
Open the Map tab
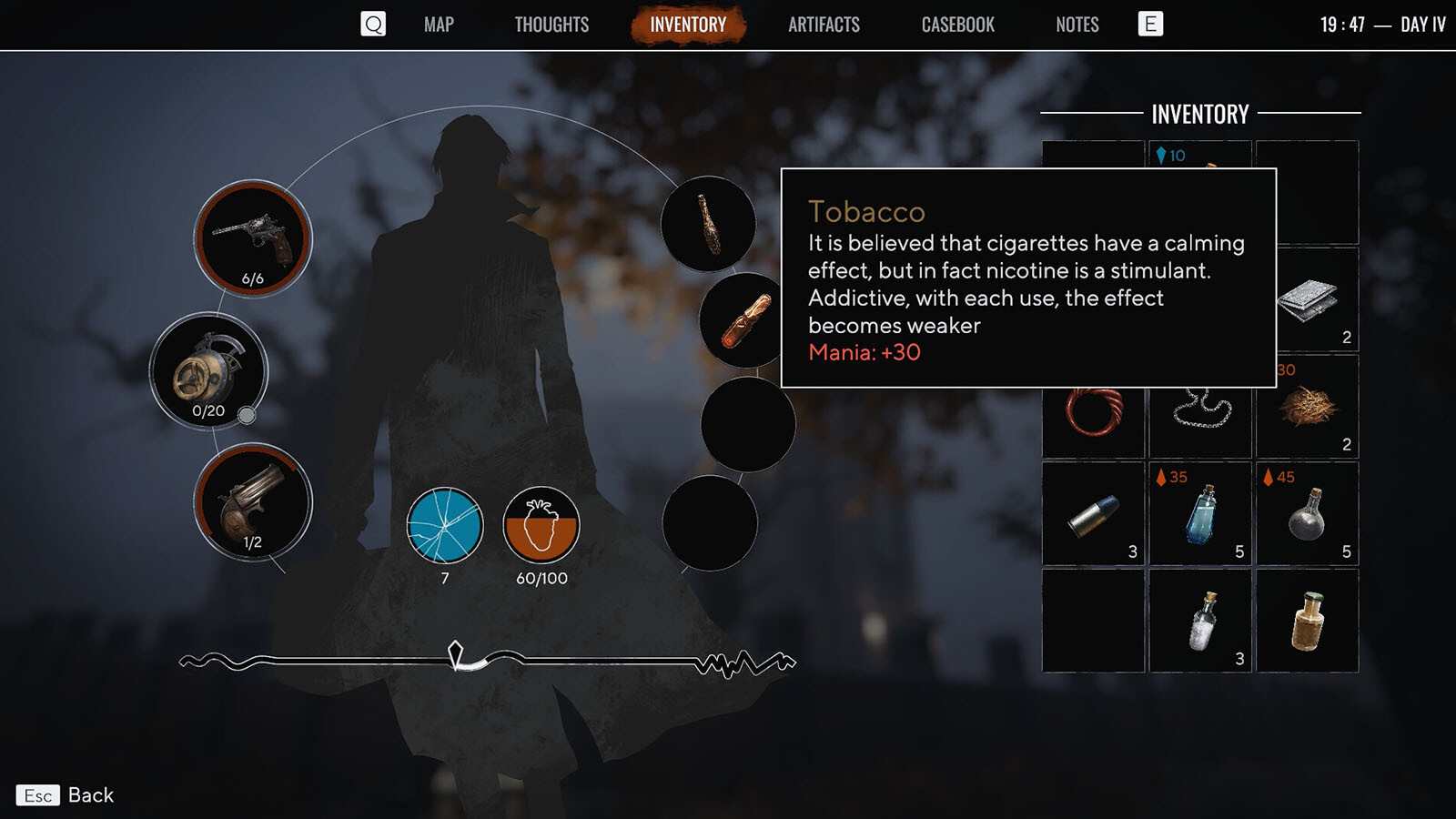tap(439, 25)
